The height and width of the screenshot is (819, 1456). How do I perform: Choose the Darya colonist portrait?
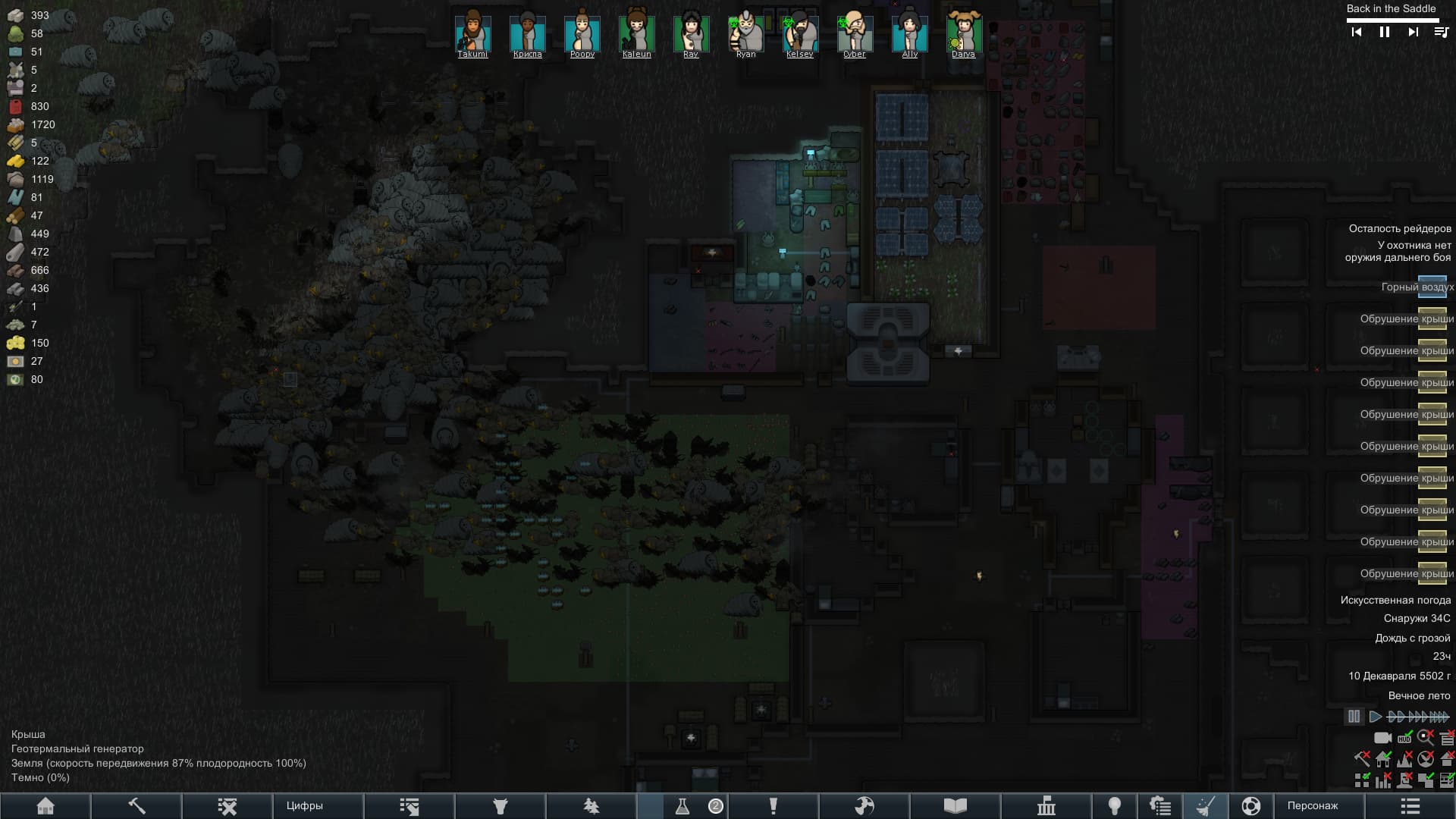click(963, 33)
